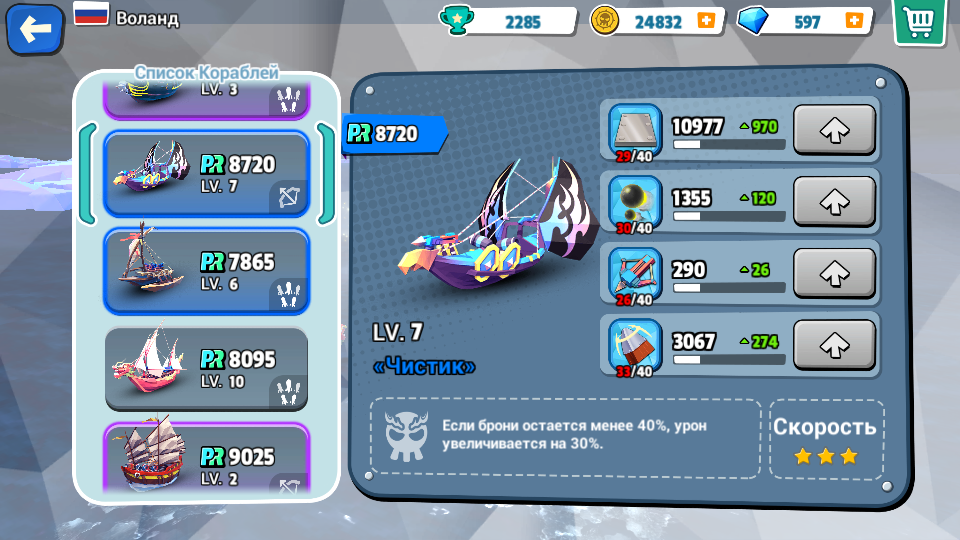The image size is (960, 540).
Task: Upgrade armor stat 10977
Action: click(x=833, y=130)
